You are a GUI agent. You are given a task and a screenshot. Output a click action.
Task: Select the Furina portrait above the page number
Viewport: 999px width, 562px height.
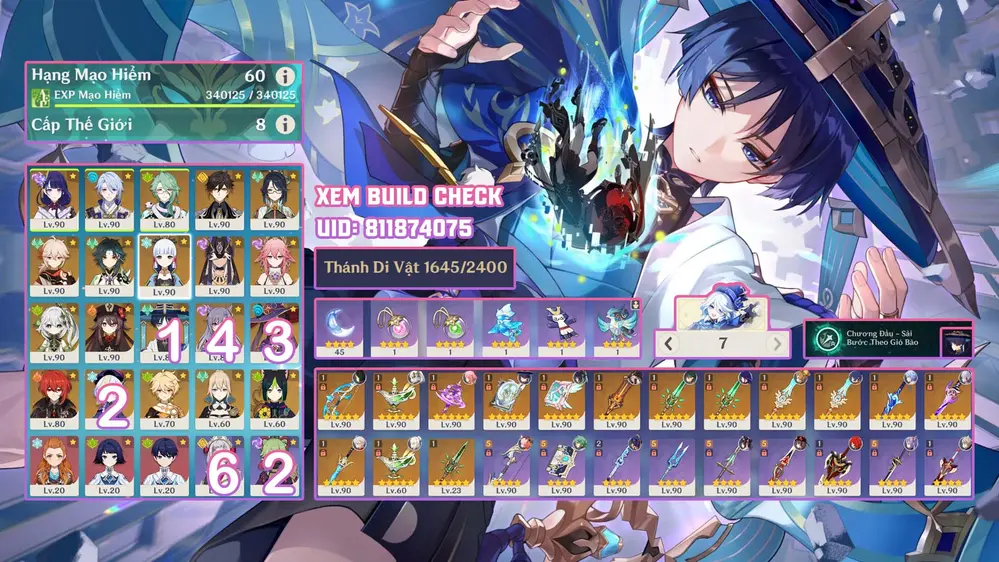coord(722,312)
